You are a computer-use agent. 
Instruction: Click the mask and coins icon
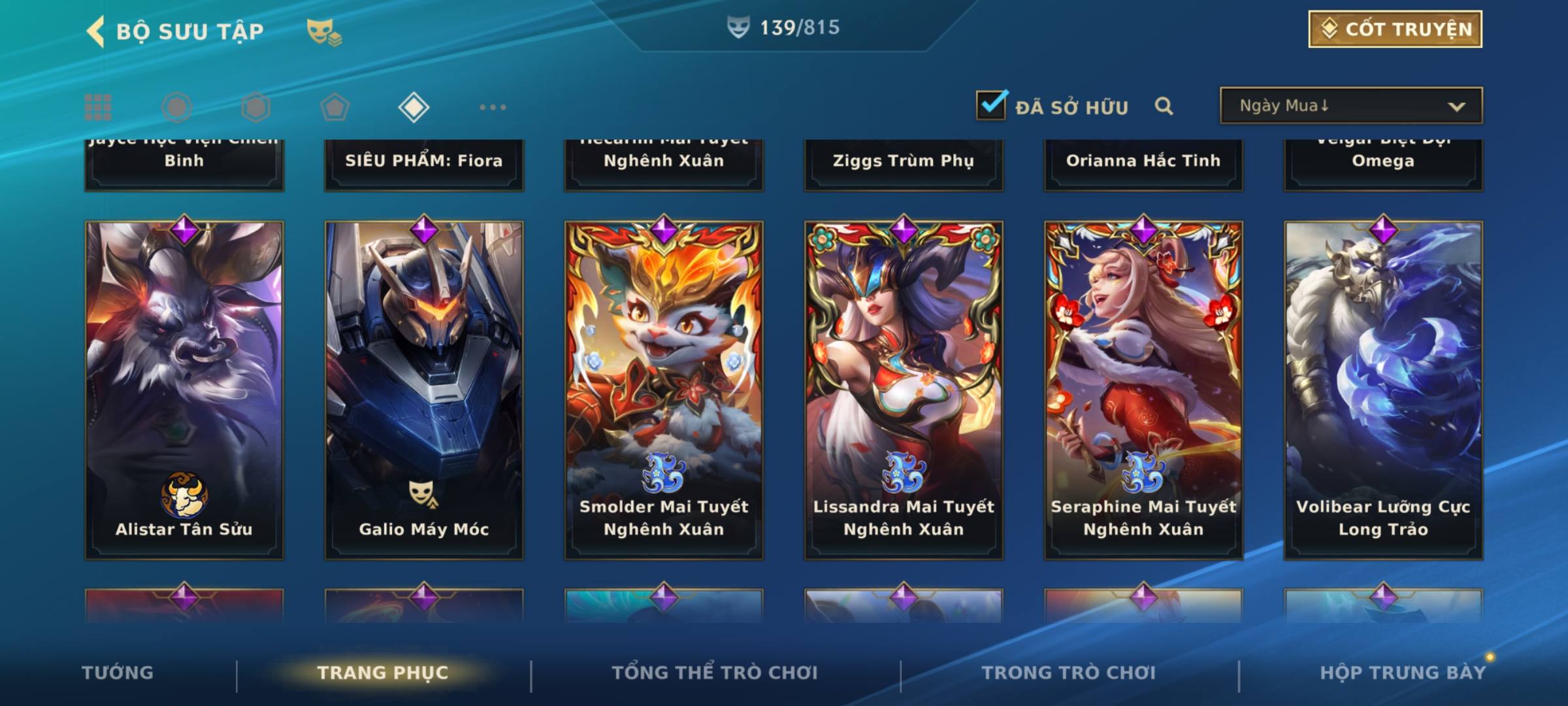click(x=324, y=31)
